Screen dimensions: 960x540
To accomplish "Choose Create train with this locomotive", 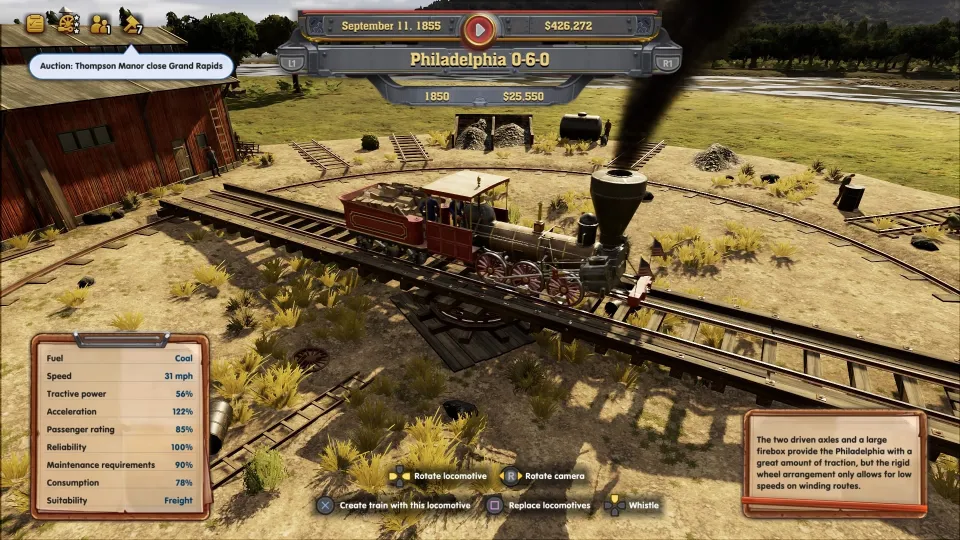I will coord(395,505).
